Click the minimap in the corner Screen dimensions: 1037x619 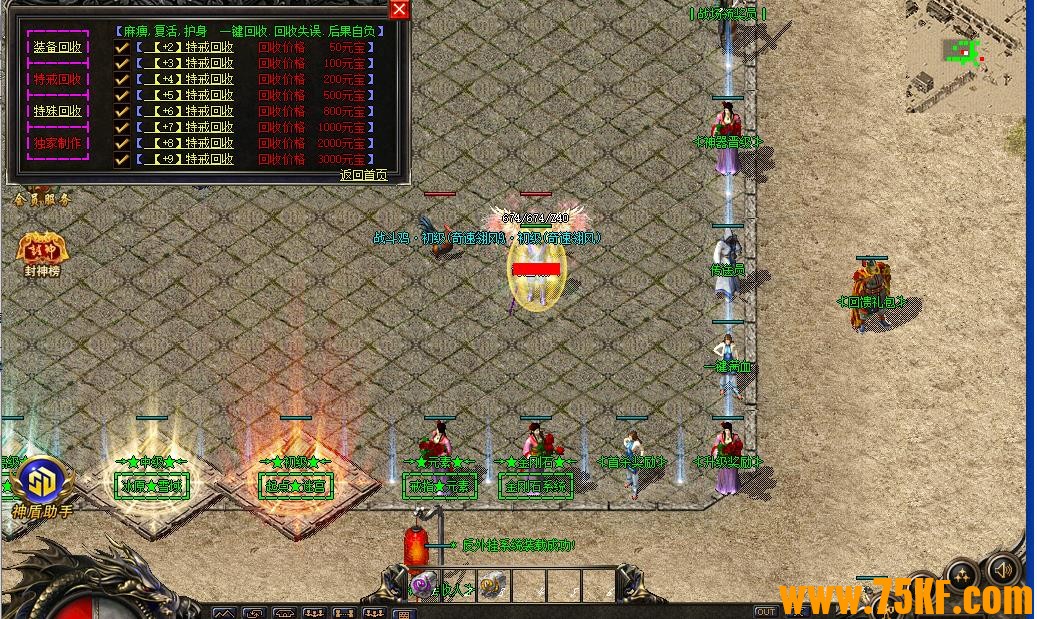click(965, 55)
